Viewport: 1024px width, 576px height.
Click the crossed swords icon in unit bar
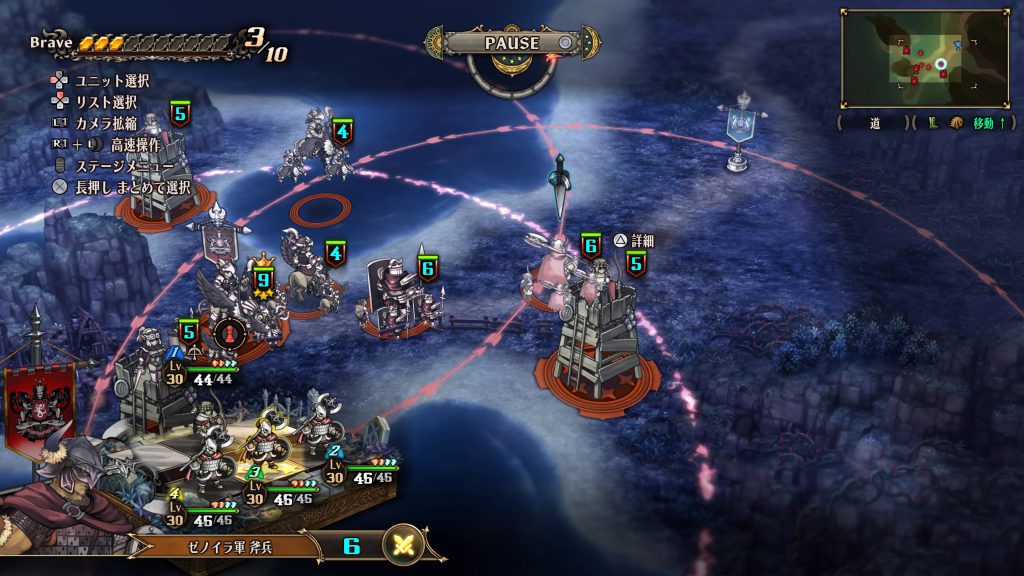click(404, 545)
